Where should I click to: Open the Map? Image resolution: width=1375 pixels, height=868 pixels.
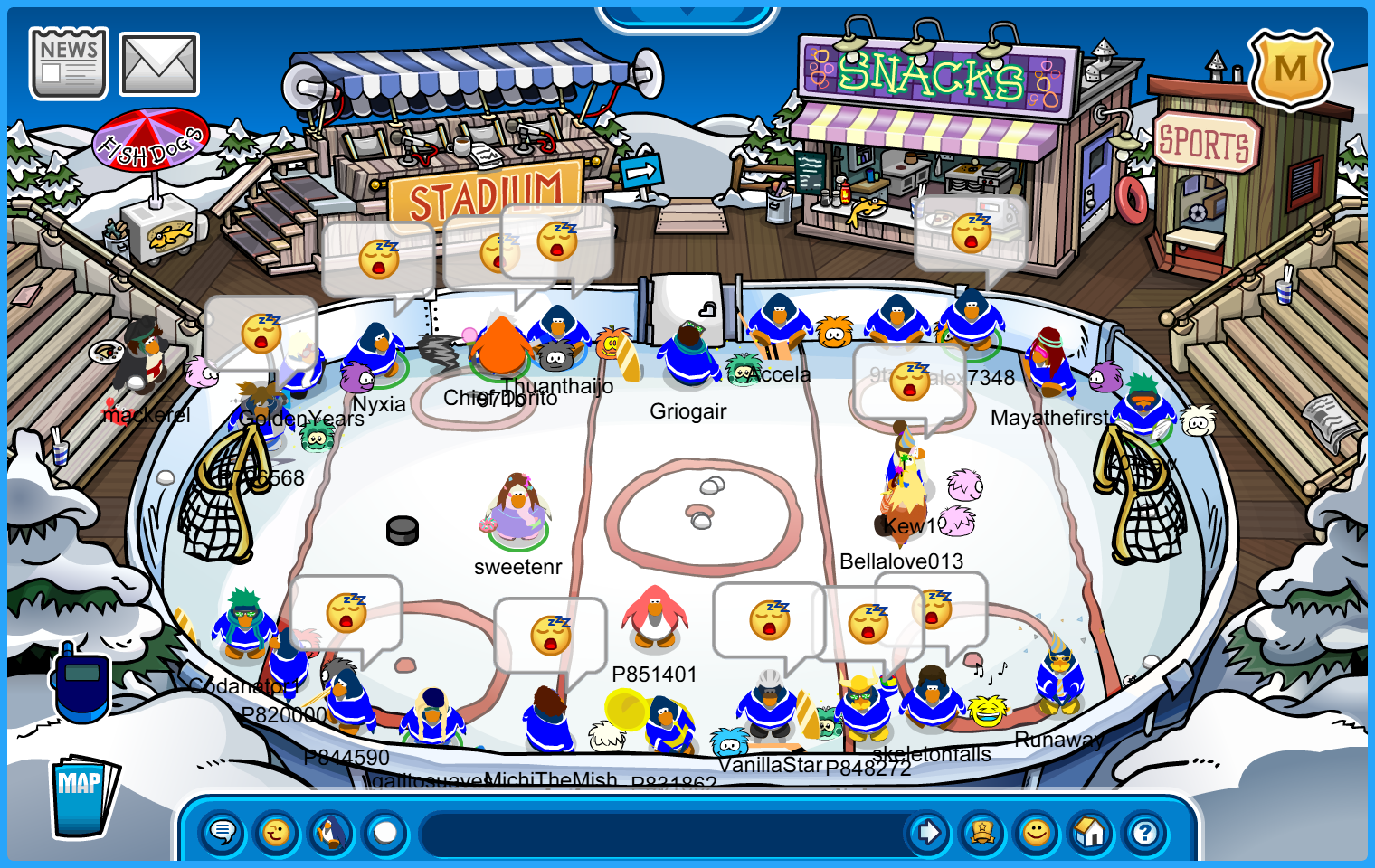(x=82, y=796)
